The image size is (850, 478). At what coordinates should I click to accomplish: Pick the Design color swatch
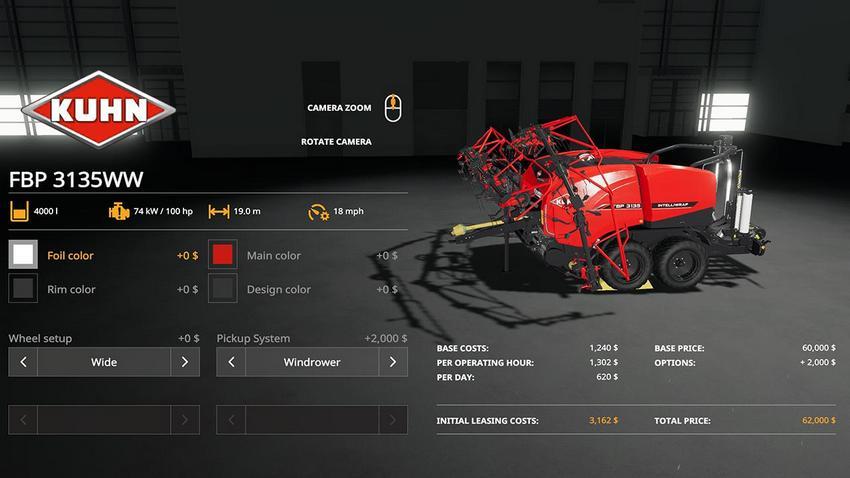pyautogui.click(x=222, y=289)
